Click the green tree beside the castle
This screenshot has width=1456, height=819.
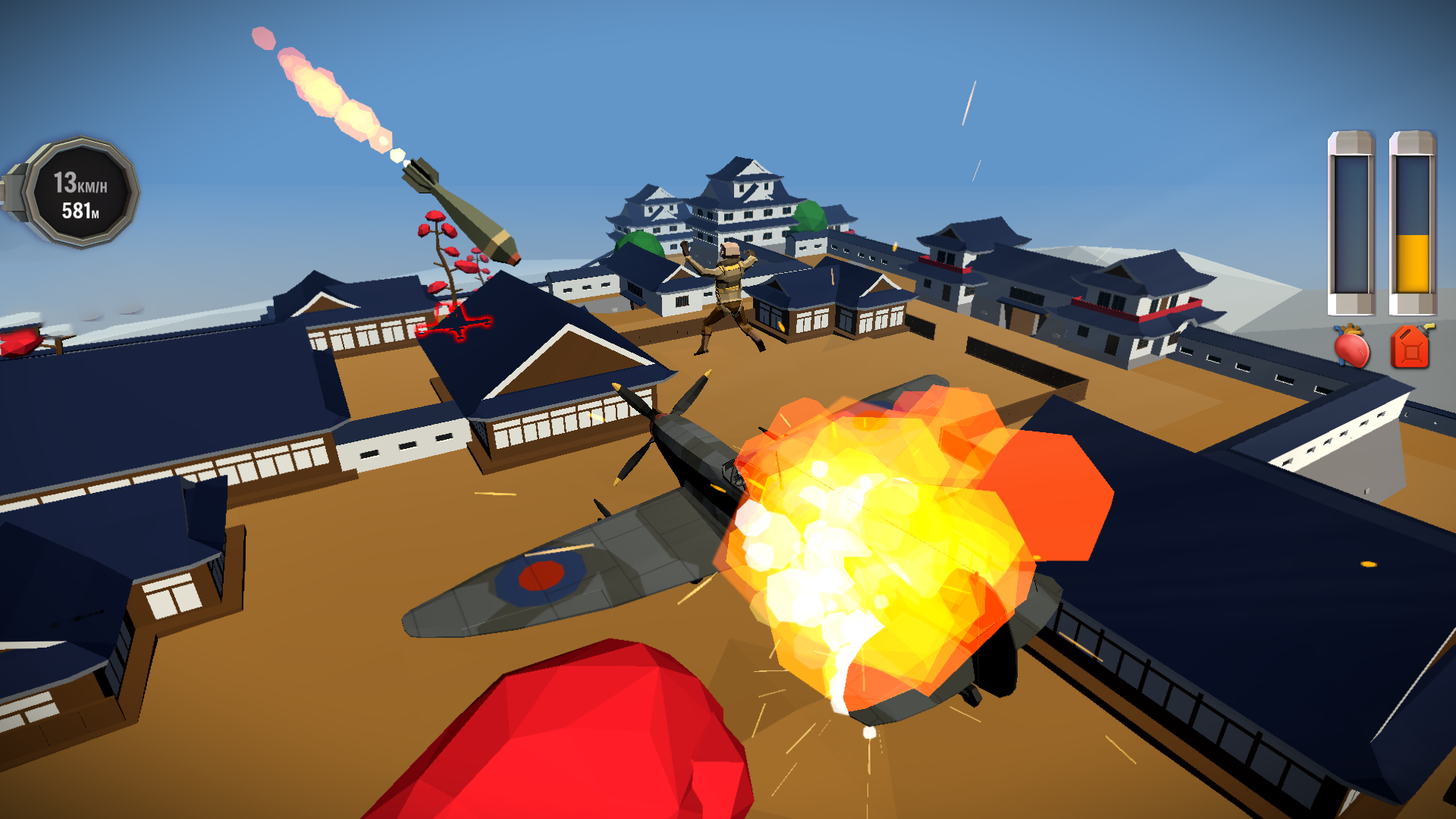(811, 216)
